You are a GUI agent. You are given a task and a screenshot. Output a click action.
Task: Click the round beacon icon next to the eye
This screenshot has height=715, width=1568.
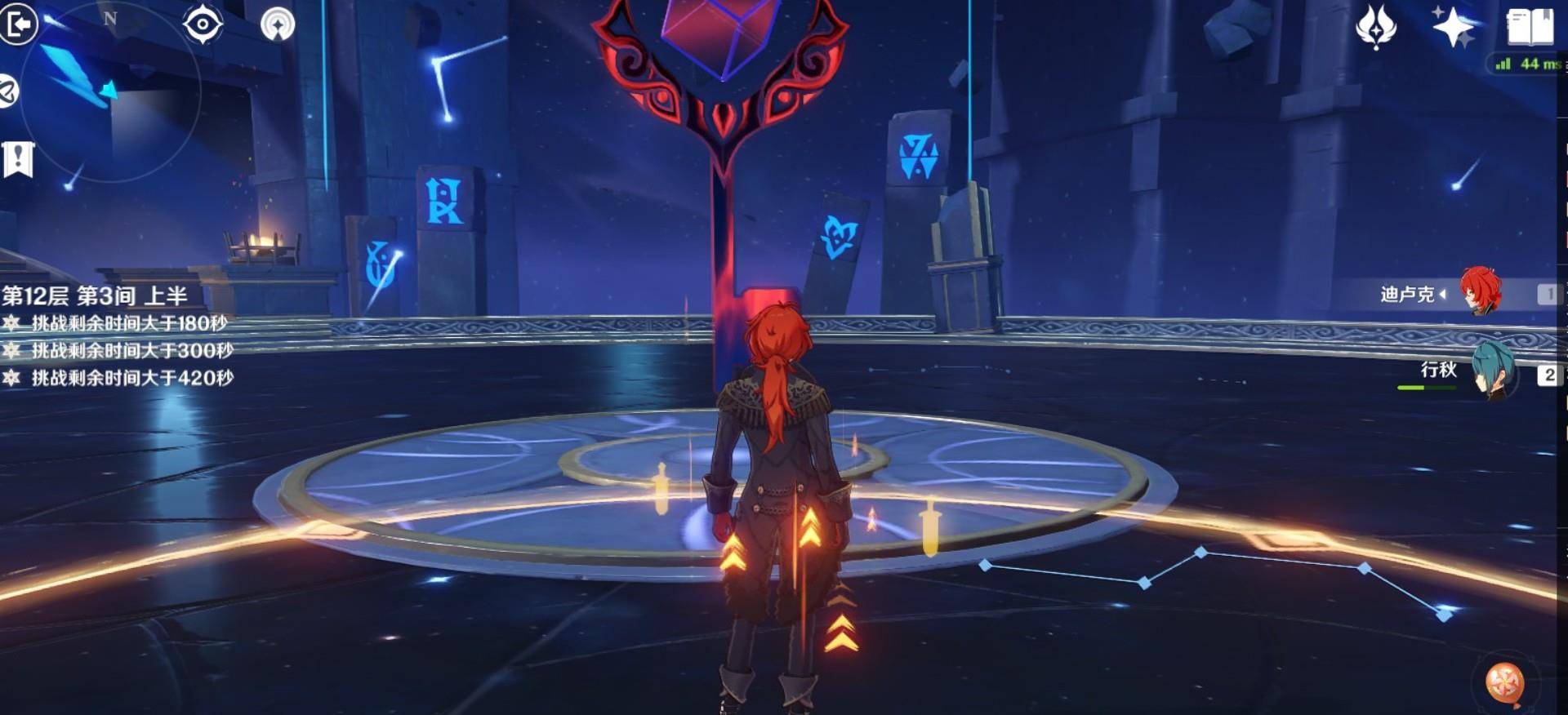point(278,24)
